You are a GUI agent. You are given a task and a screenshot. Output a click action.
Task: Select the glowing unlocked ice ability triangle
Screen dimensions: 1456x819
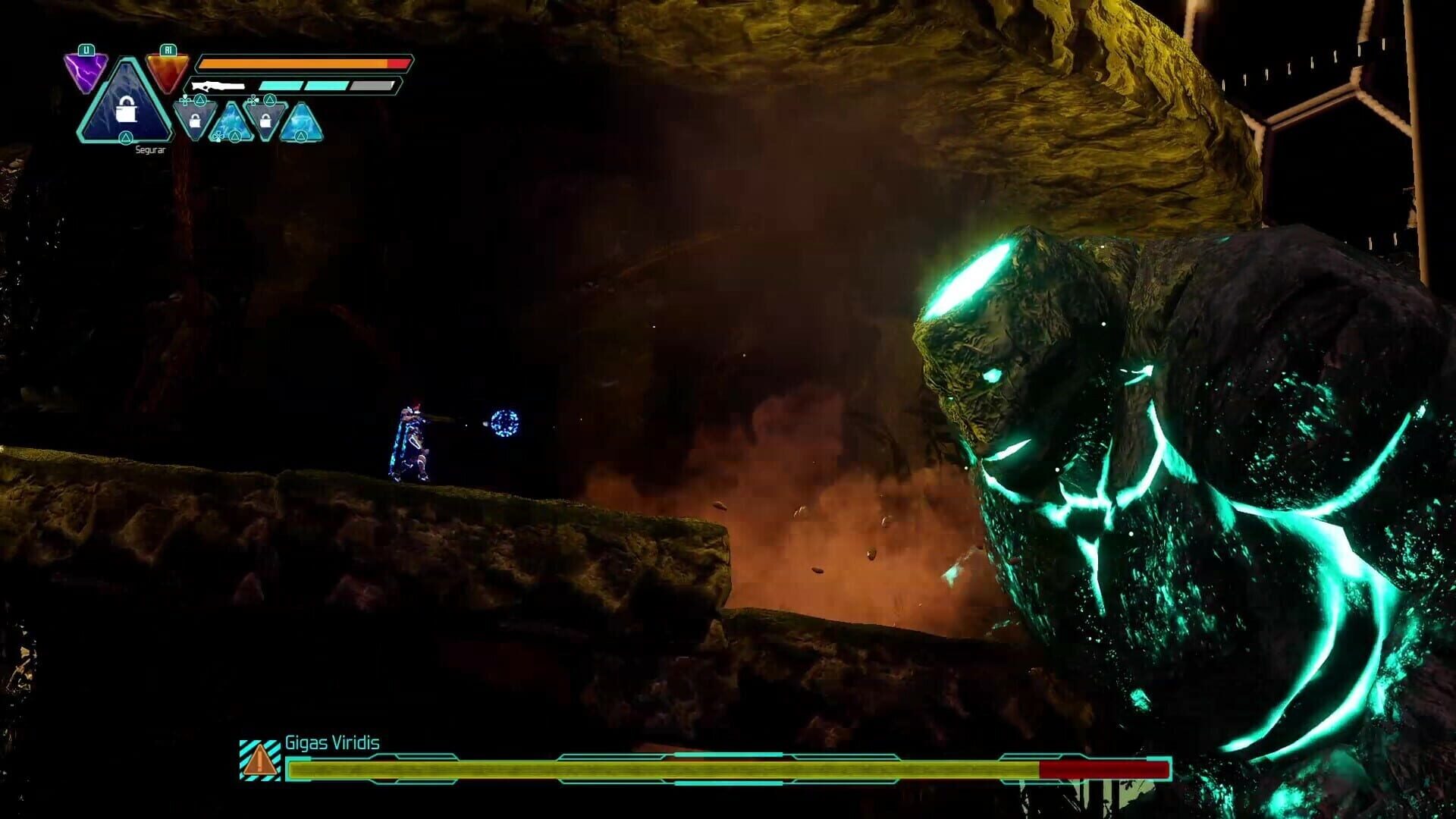click(x=232, y=124)
